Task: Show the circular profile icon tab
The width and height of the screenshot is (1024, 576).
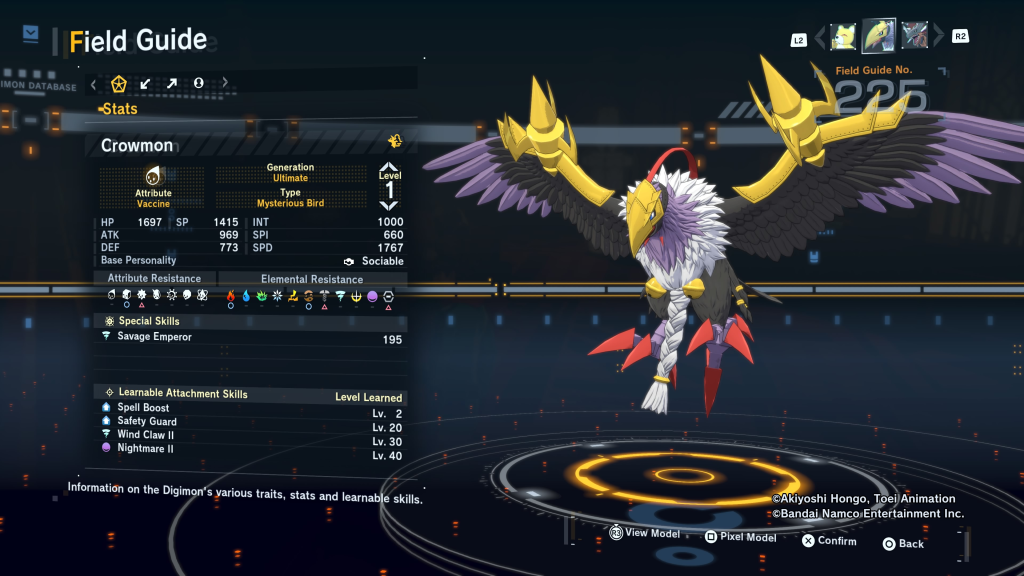Action: click(x=198, y=83)
